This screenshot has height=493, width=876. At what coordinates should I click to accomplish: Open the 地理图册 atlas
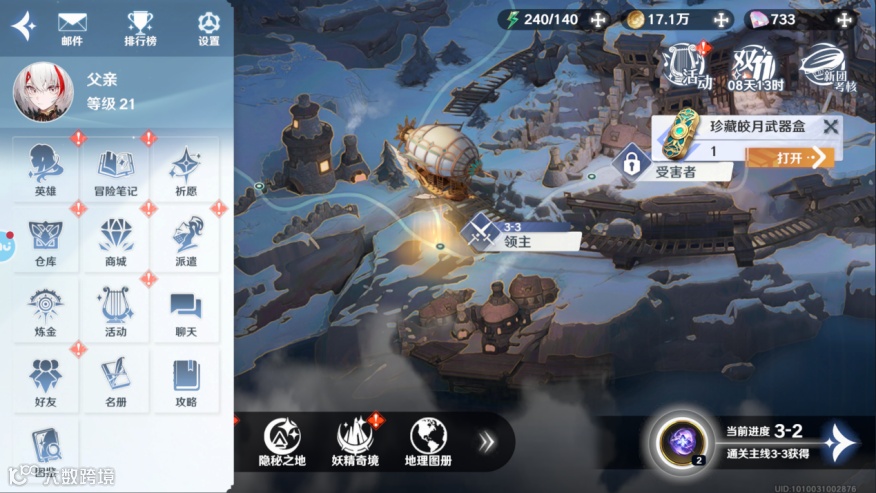[428, 441]
